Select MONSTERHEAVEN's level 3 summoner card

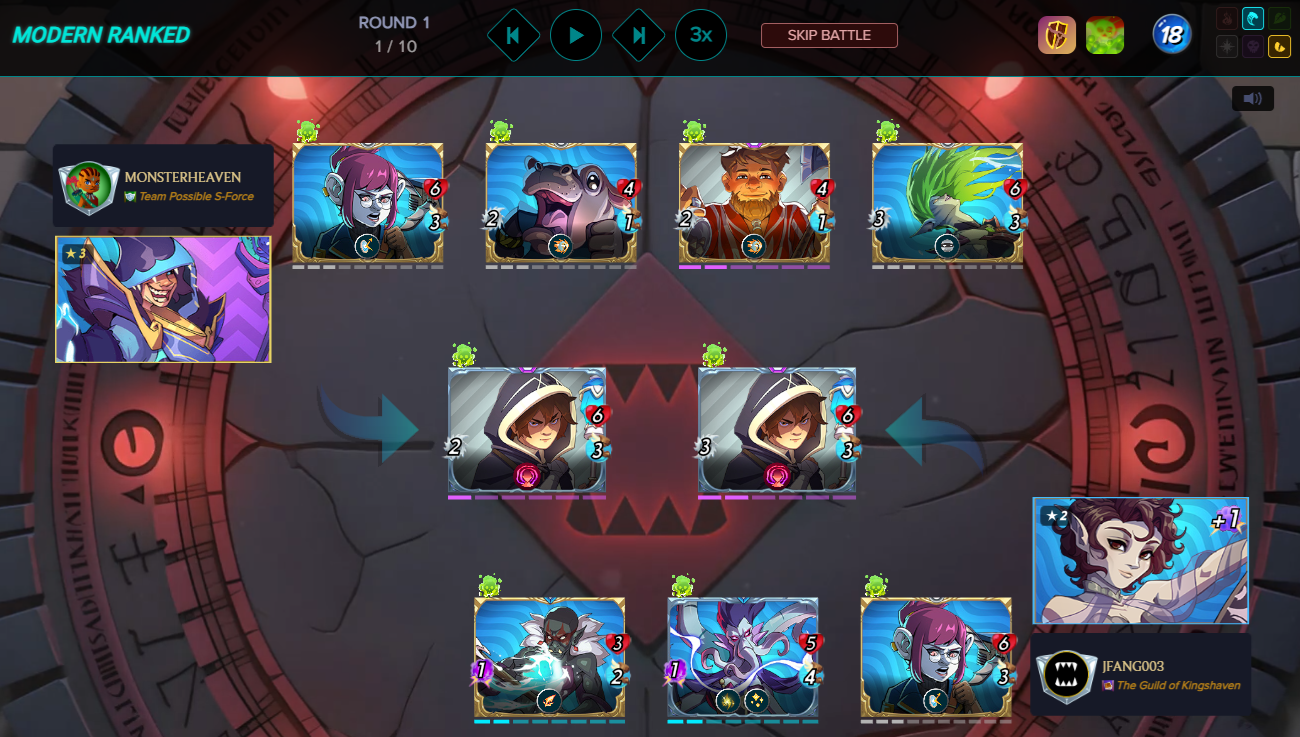[162, 299]
